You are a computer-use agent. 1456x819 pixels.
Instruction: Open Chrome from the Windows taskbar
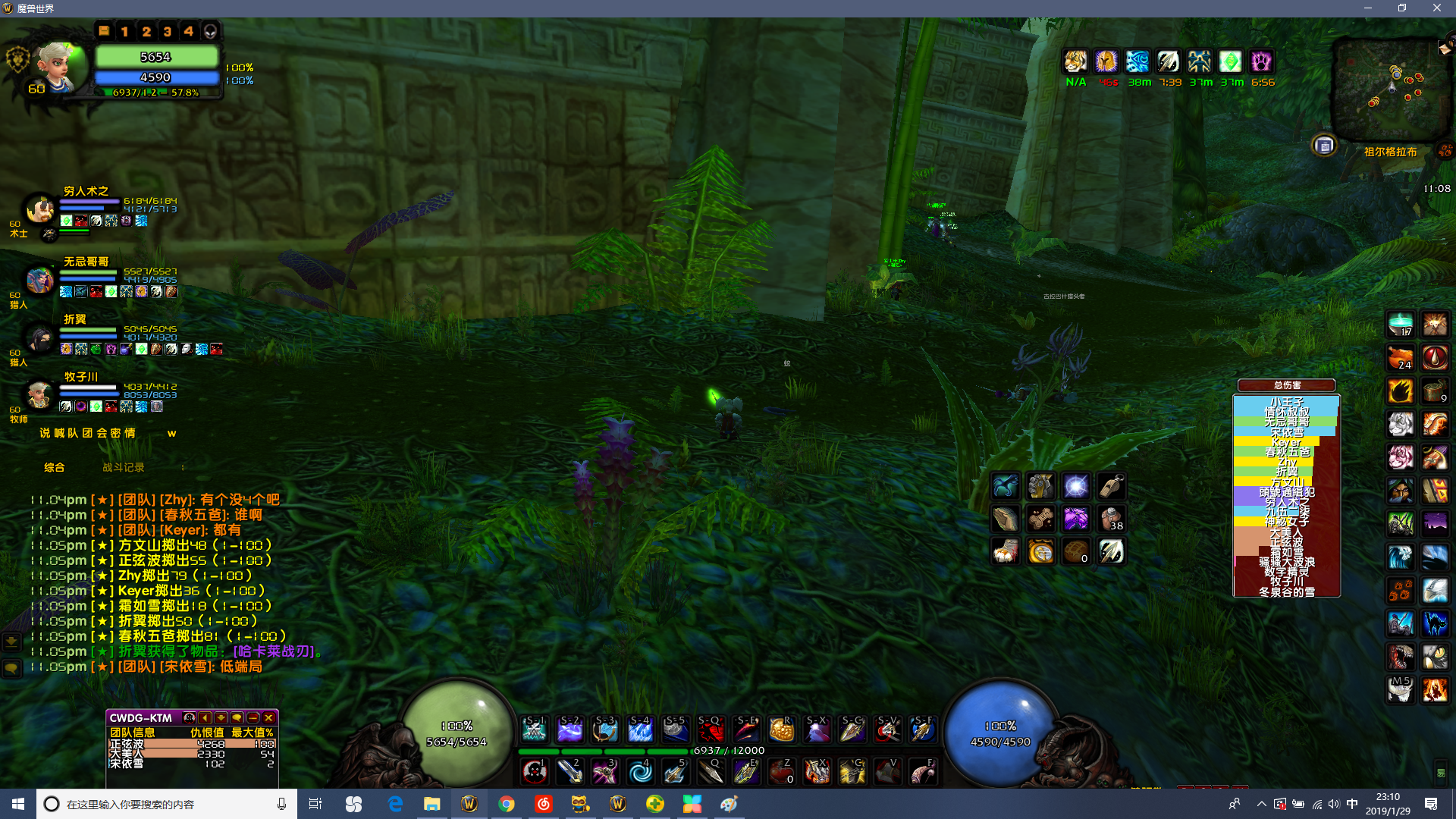pos(506,804)
